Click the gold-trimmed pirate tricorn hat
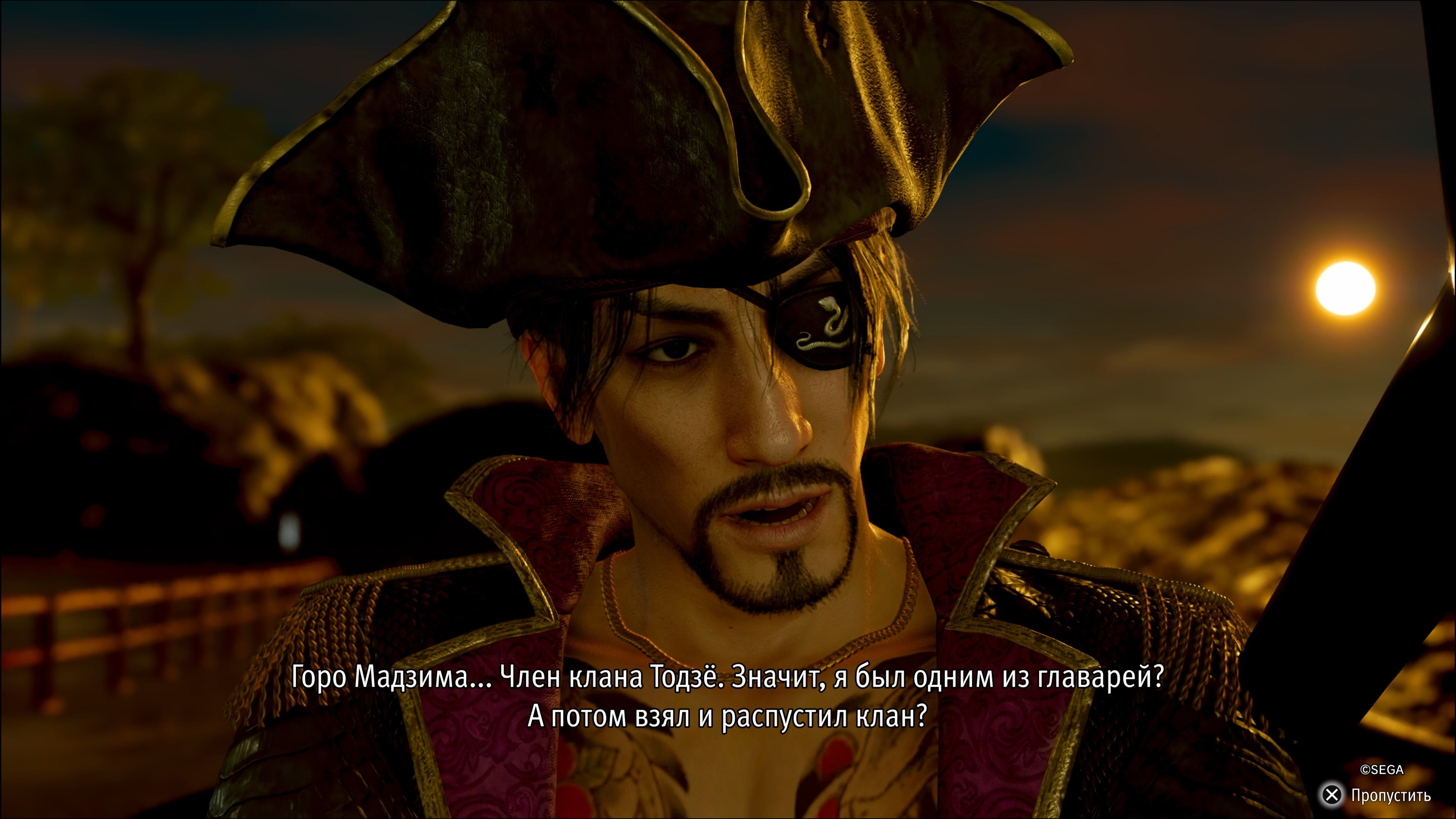 593,141
